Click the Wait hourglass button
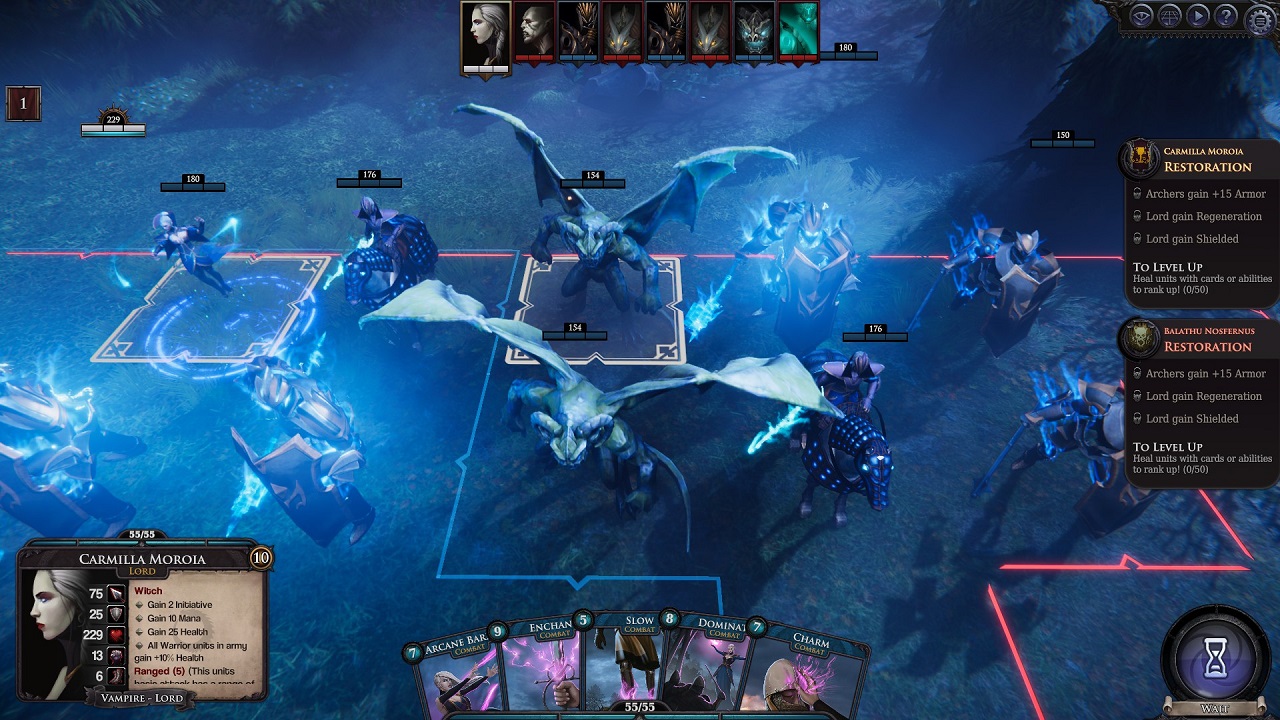1280x720 pixels. click(x=1215, y=661)
